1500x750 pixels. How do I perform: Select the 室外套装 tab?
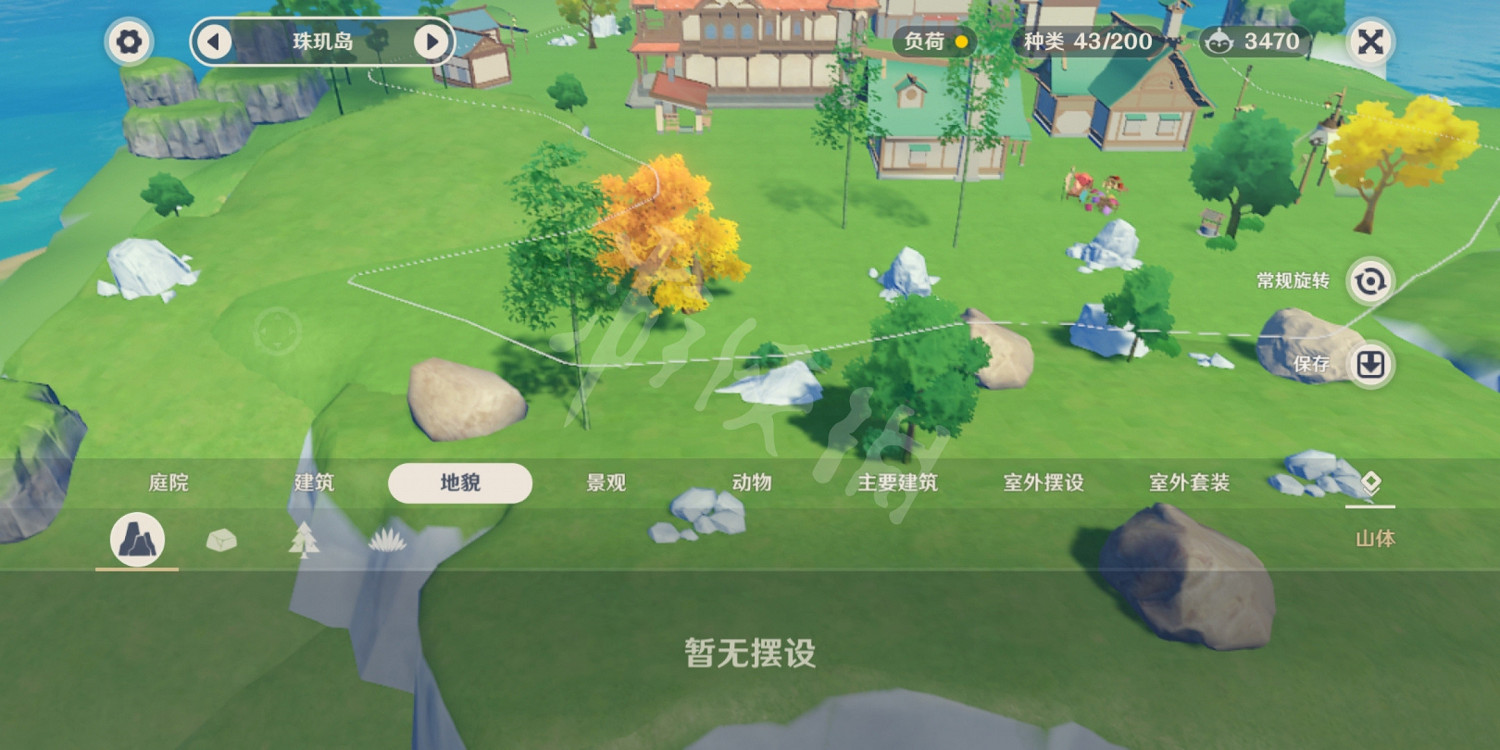pos(1188,482)
